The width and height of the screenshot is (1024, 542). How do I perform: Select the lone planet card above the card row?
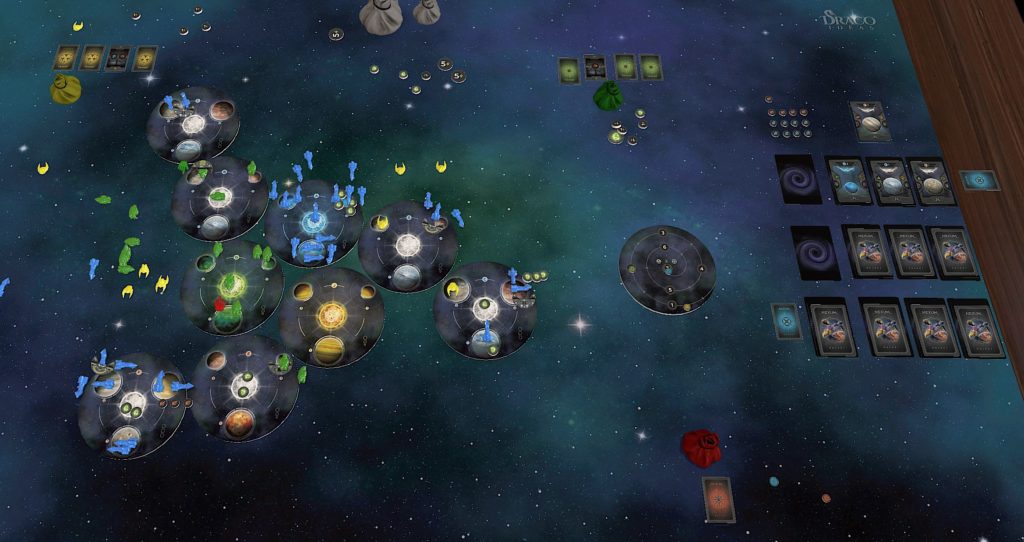pyautogui.click(x=871, y=121)
